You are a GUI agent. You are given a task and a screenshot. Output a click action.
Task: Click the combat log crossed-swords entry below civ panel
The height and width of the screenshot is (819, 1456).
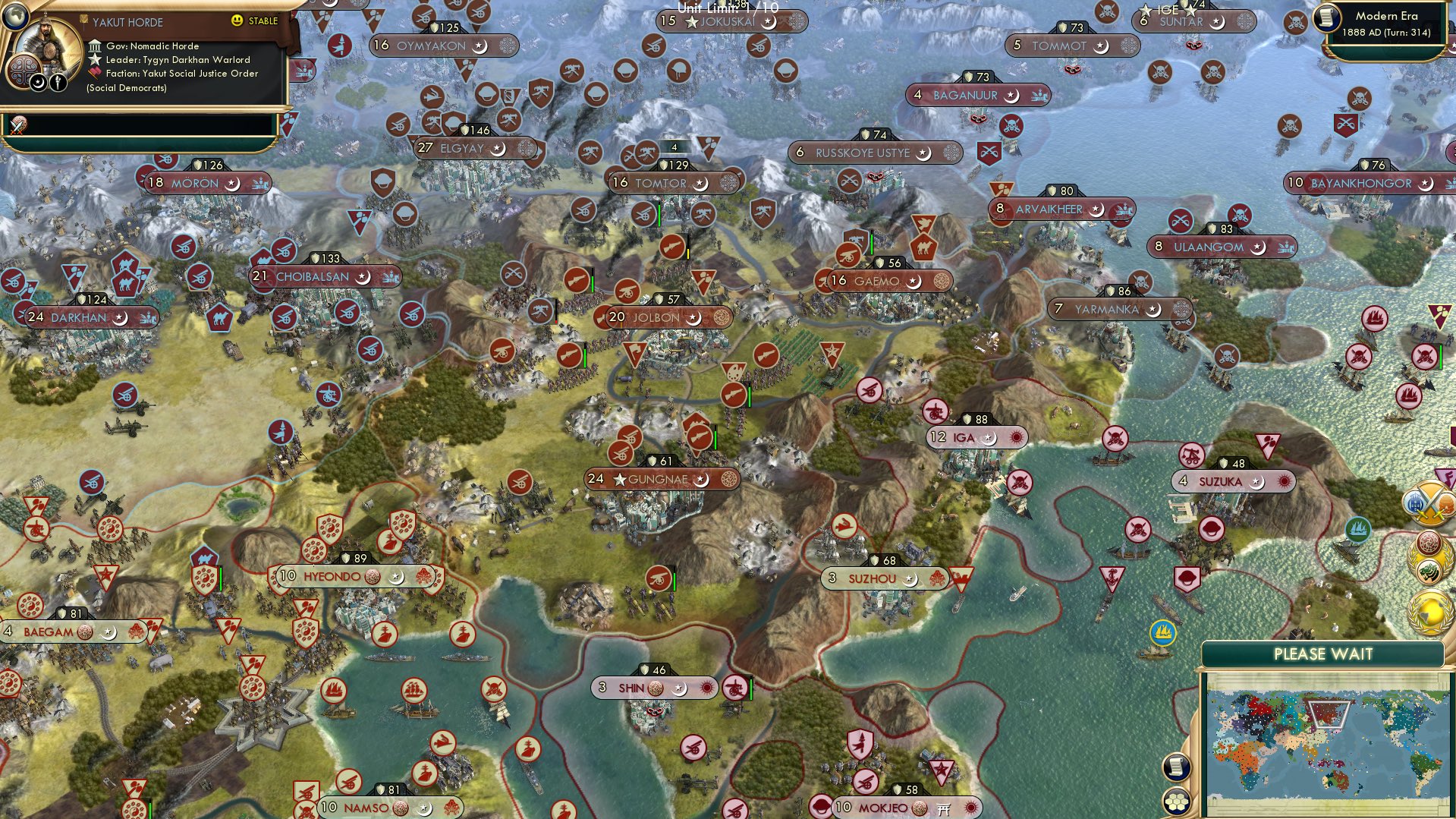(x=17, y=126)
